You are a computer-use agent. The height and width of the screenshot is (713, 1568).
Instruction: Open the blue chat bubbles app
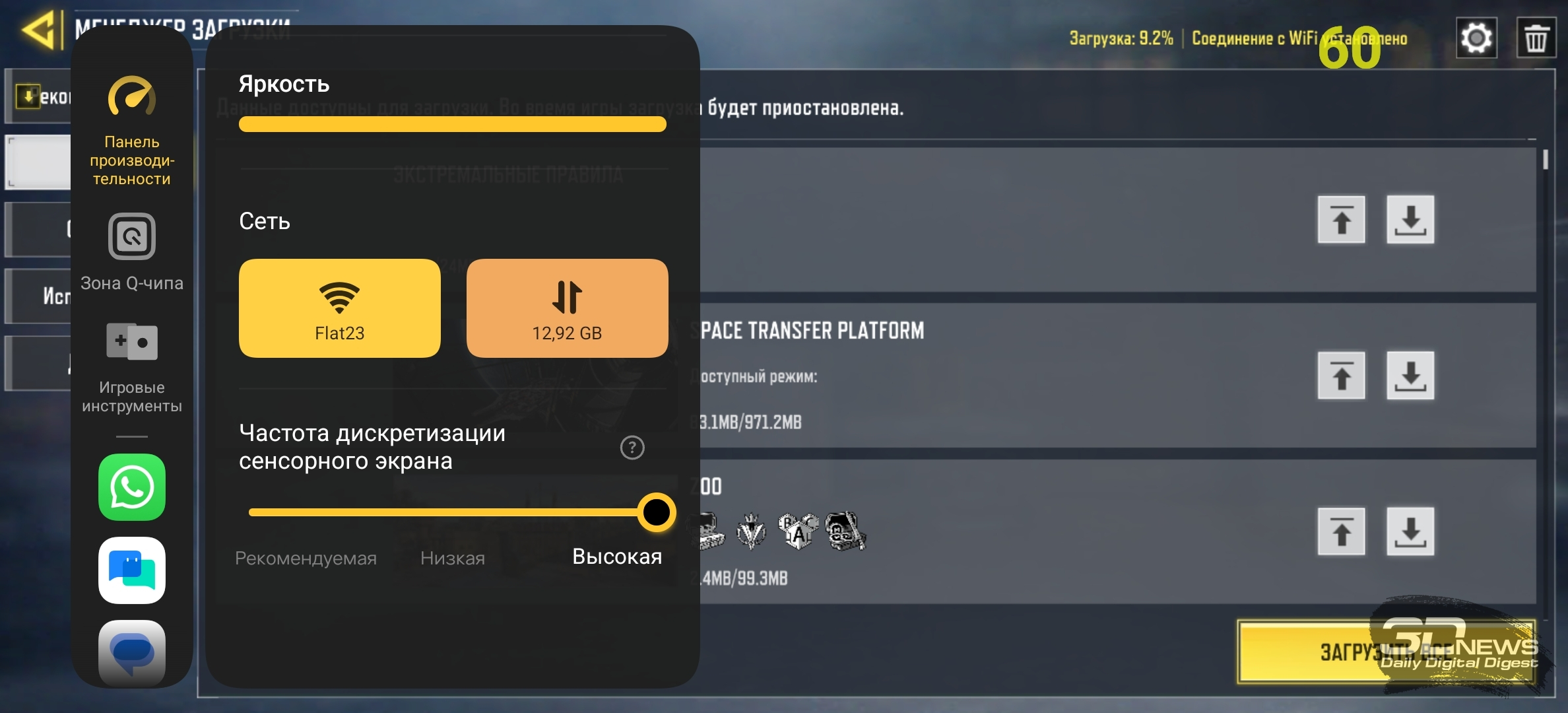[x=132, y=570]
